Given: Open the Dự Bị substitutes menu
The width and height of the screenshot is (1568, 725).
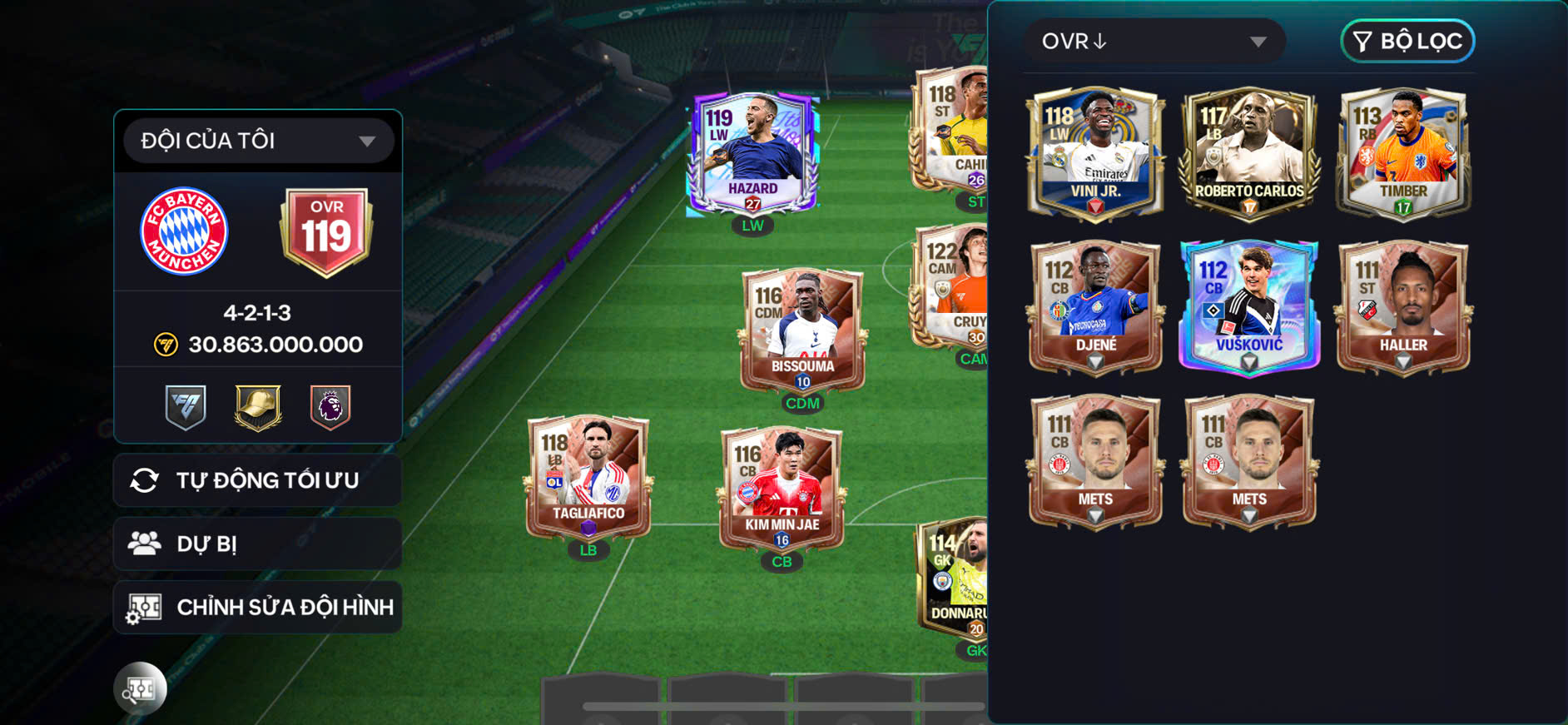Looking at the screenshot, I should [x=258, y=544].
